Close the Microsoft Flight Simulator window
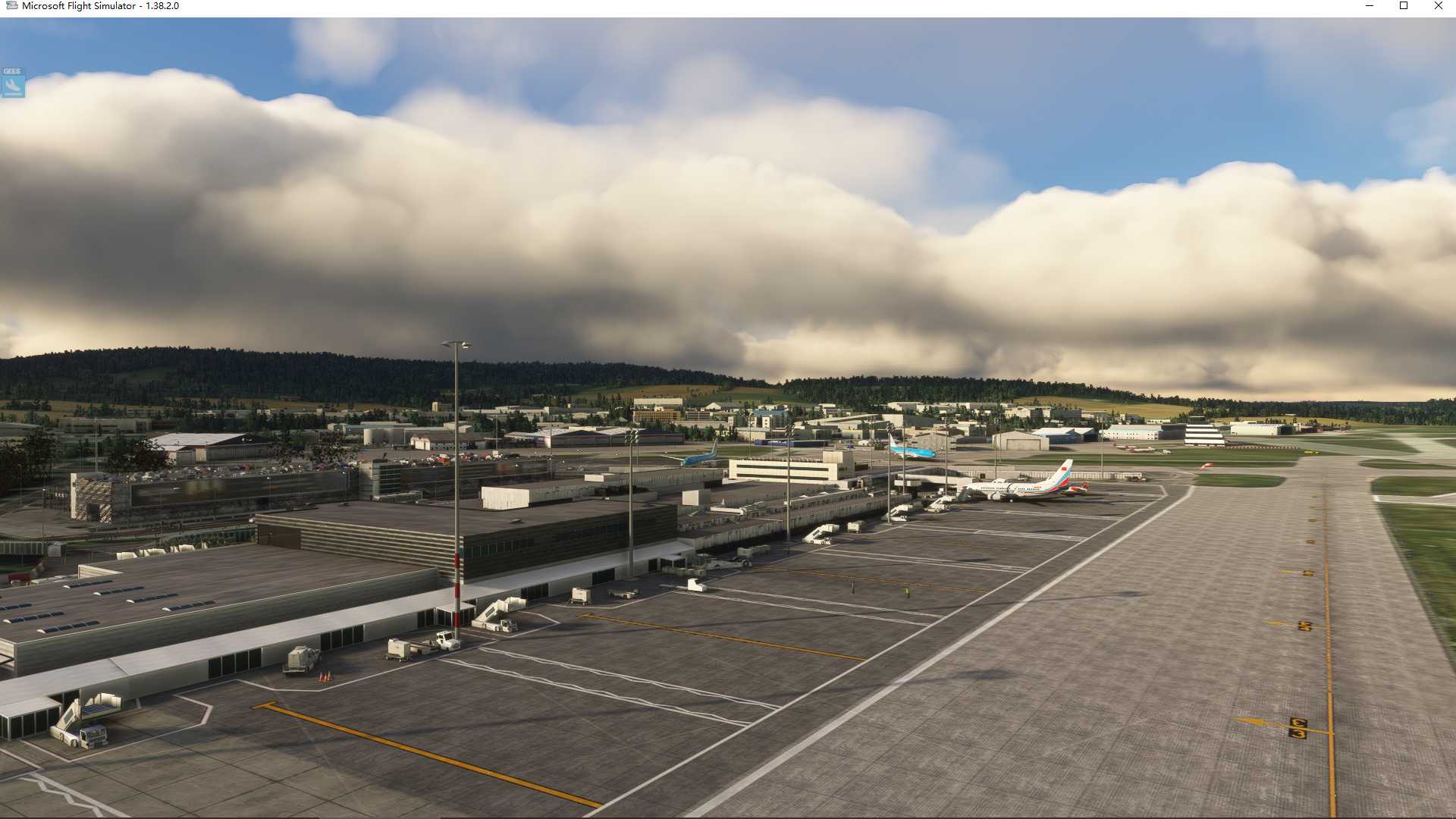This screenshot has height=819, width=1456. (x=1438, y=6)
